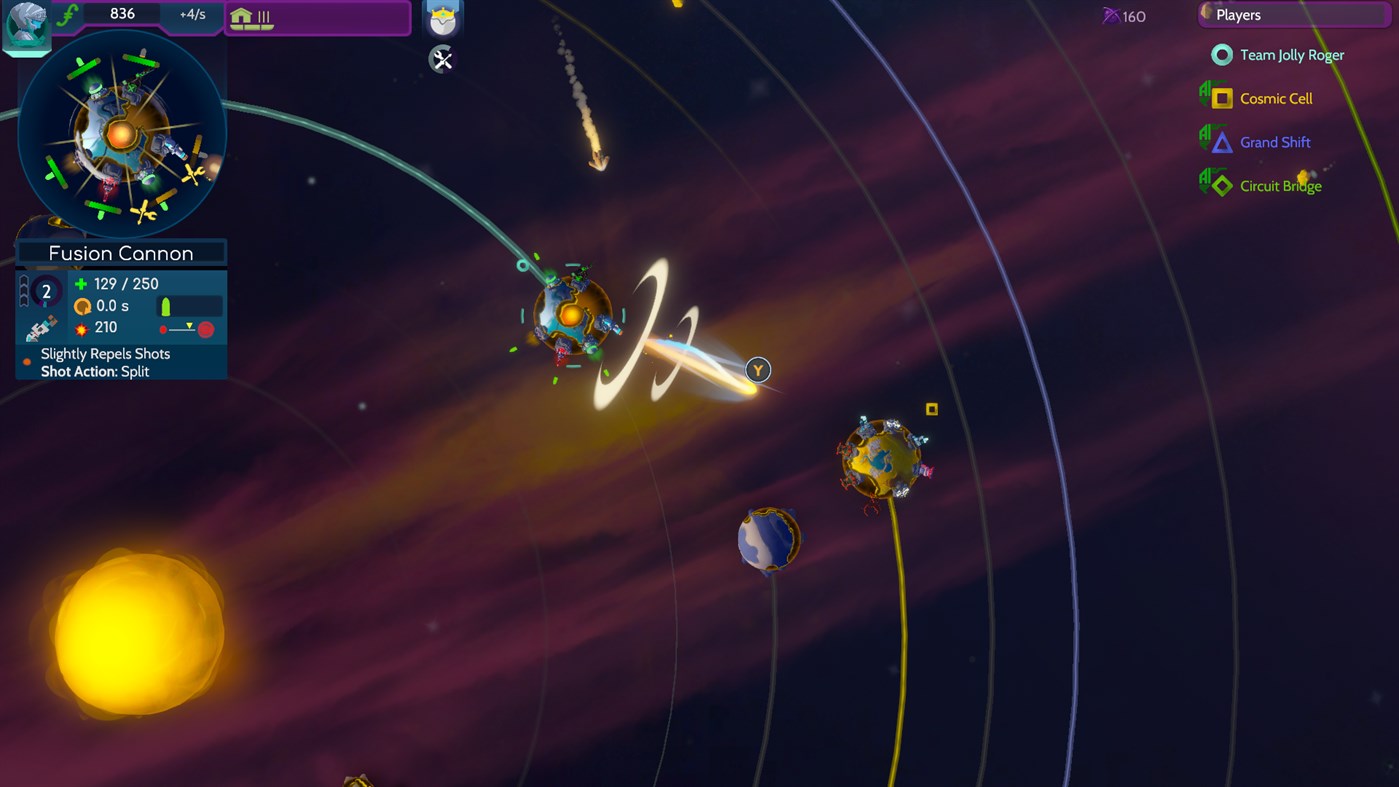Select the wrench-and-screwdriver tools icon
Viewport: 1399px width, 787px height.
tap(441, 59)
